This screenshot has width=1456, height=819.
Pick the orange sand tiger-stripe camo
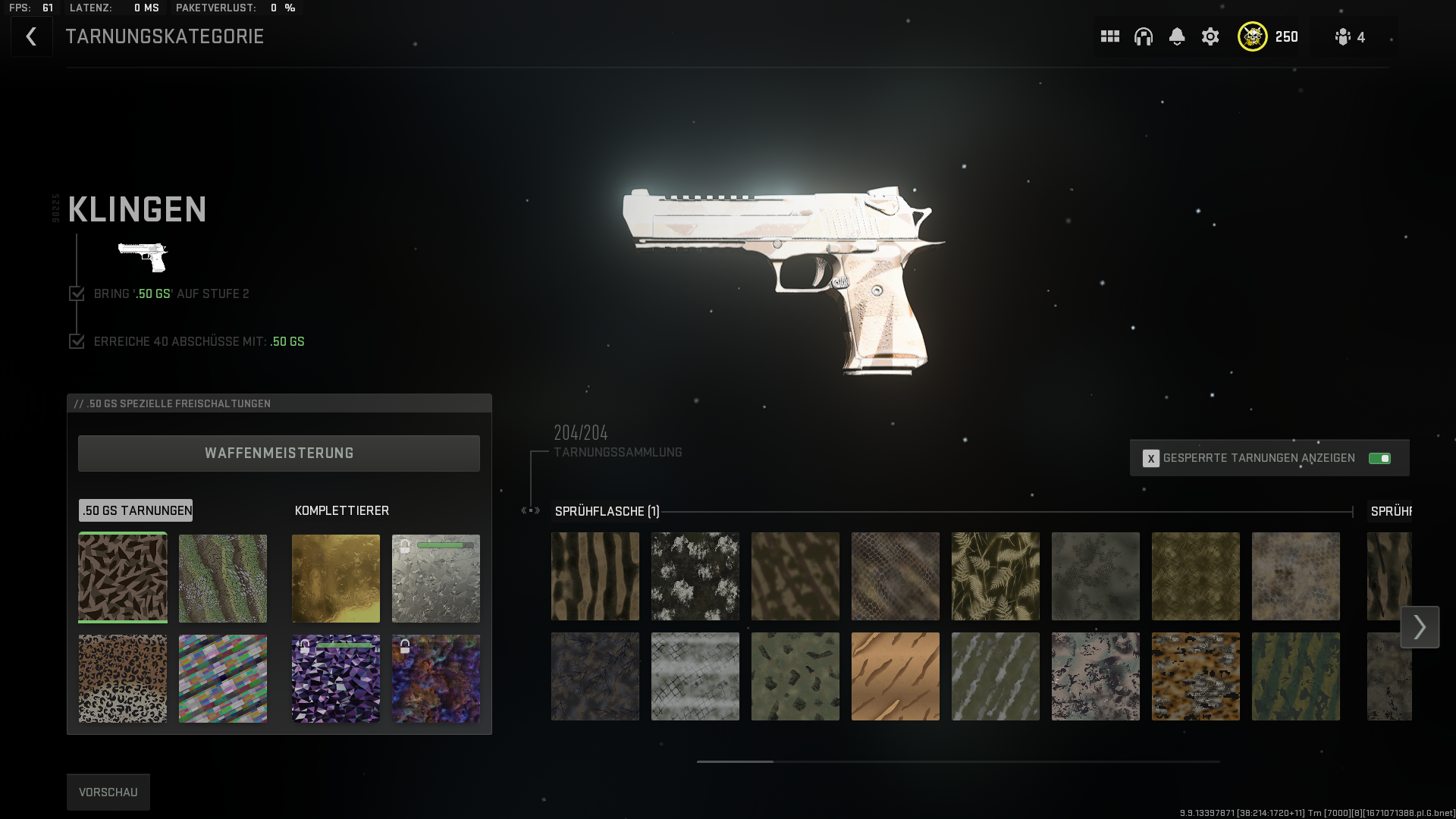point(896,676)
